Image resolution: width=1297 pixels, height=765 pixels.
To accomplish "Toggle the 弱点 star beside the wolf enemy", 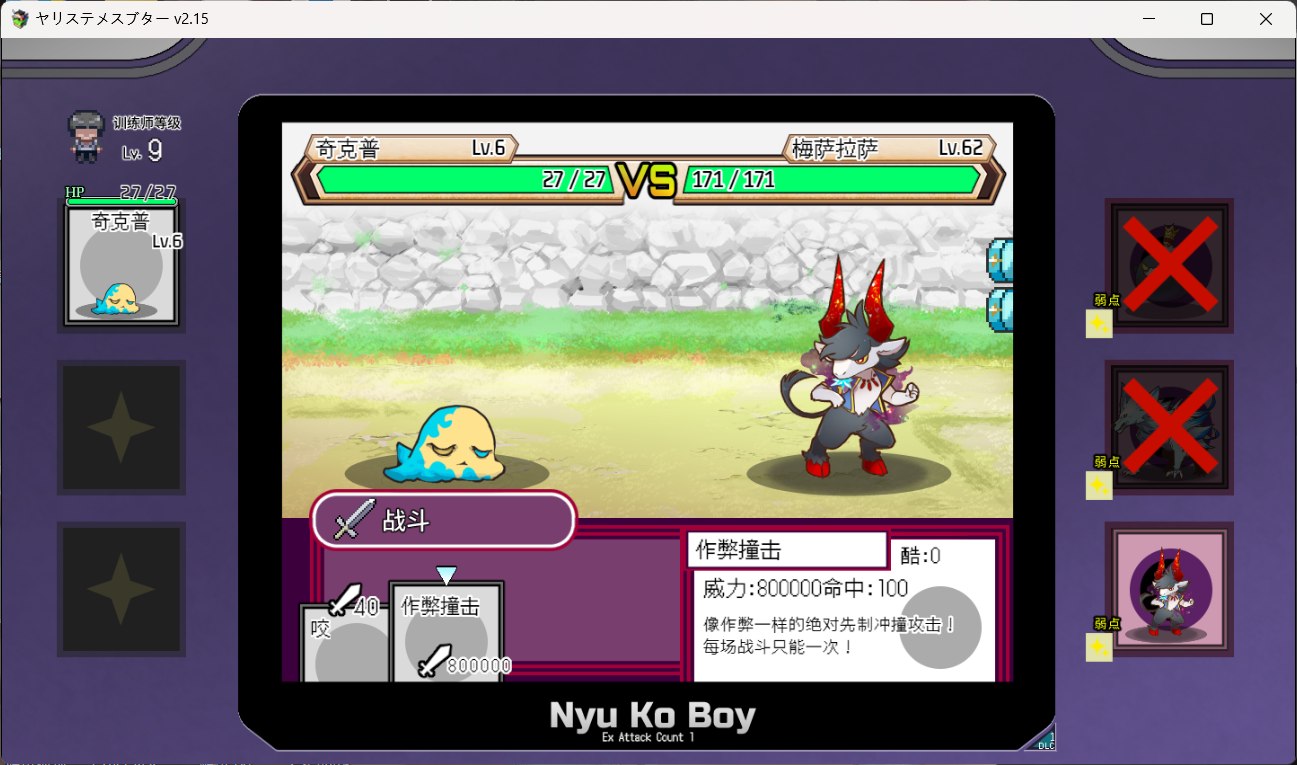I will [x=1097, y=487].
